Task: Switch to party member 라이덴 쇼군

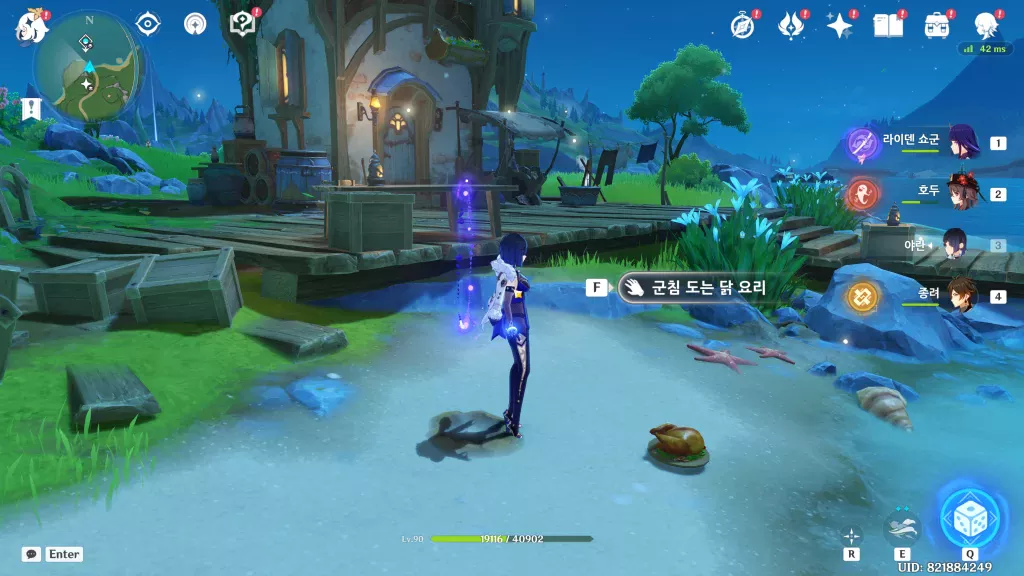Action: point(962,142)
